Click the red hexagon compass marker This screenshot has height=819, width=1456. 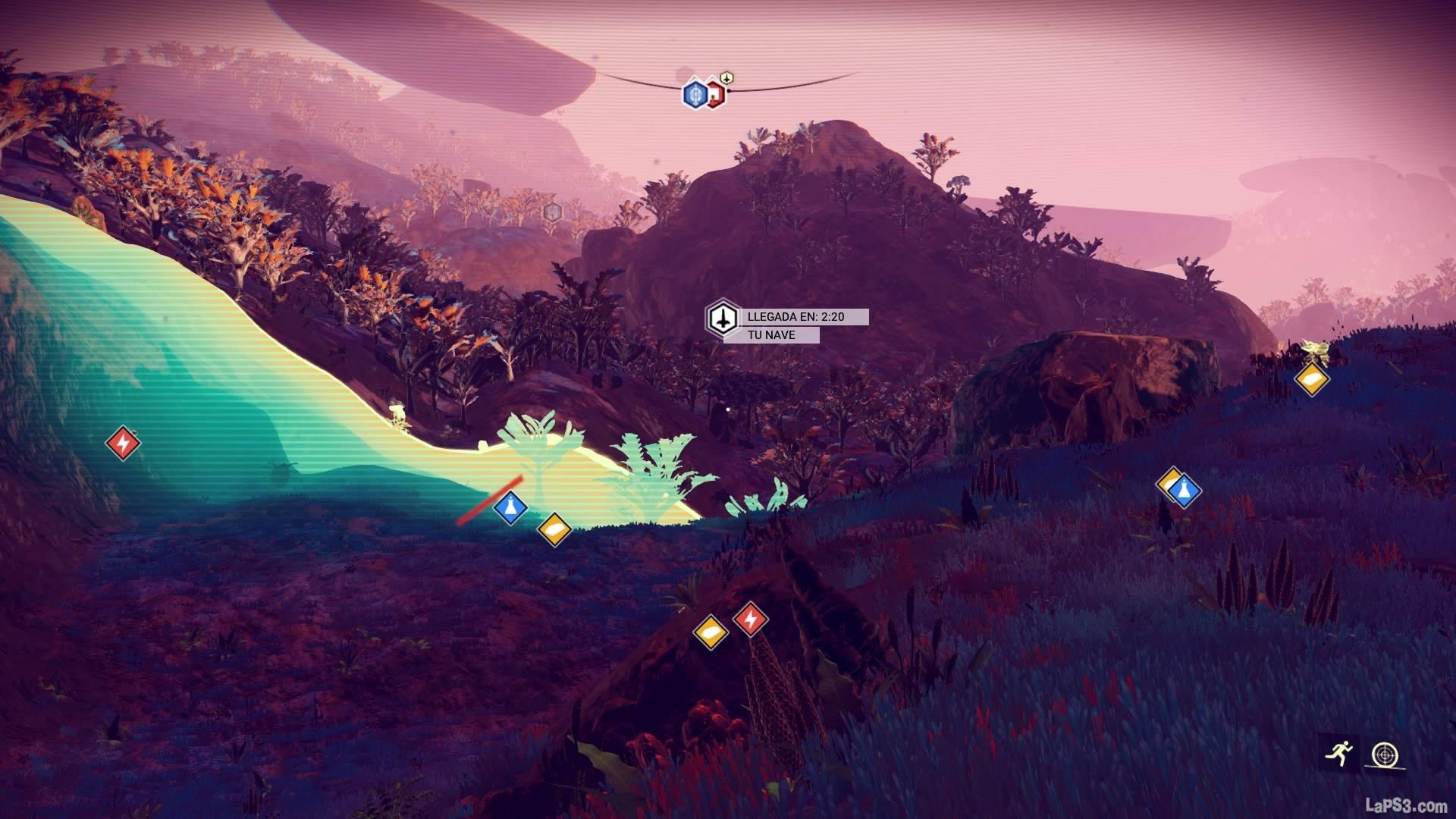(717, 94)
